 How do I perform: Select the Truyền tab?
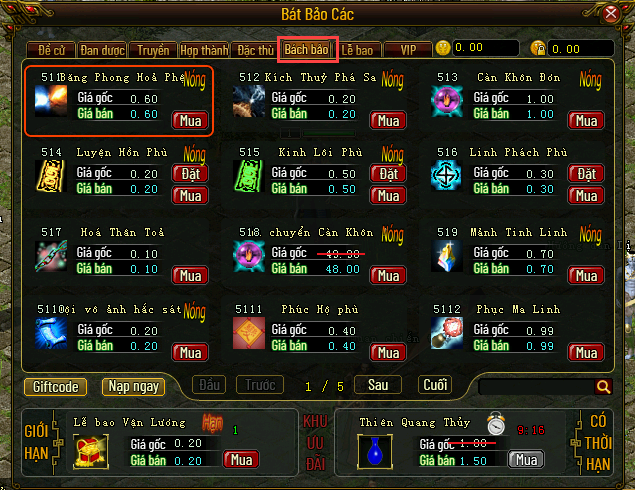(153, 48)
